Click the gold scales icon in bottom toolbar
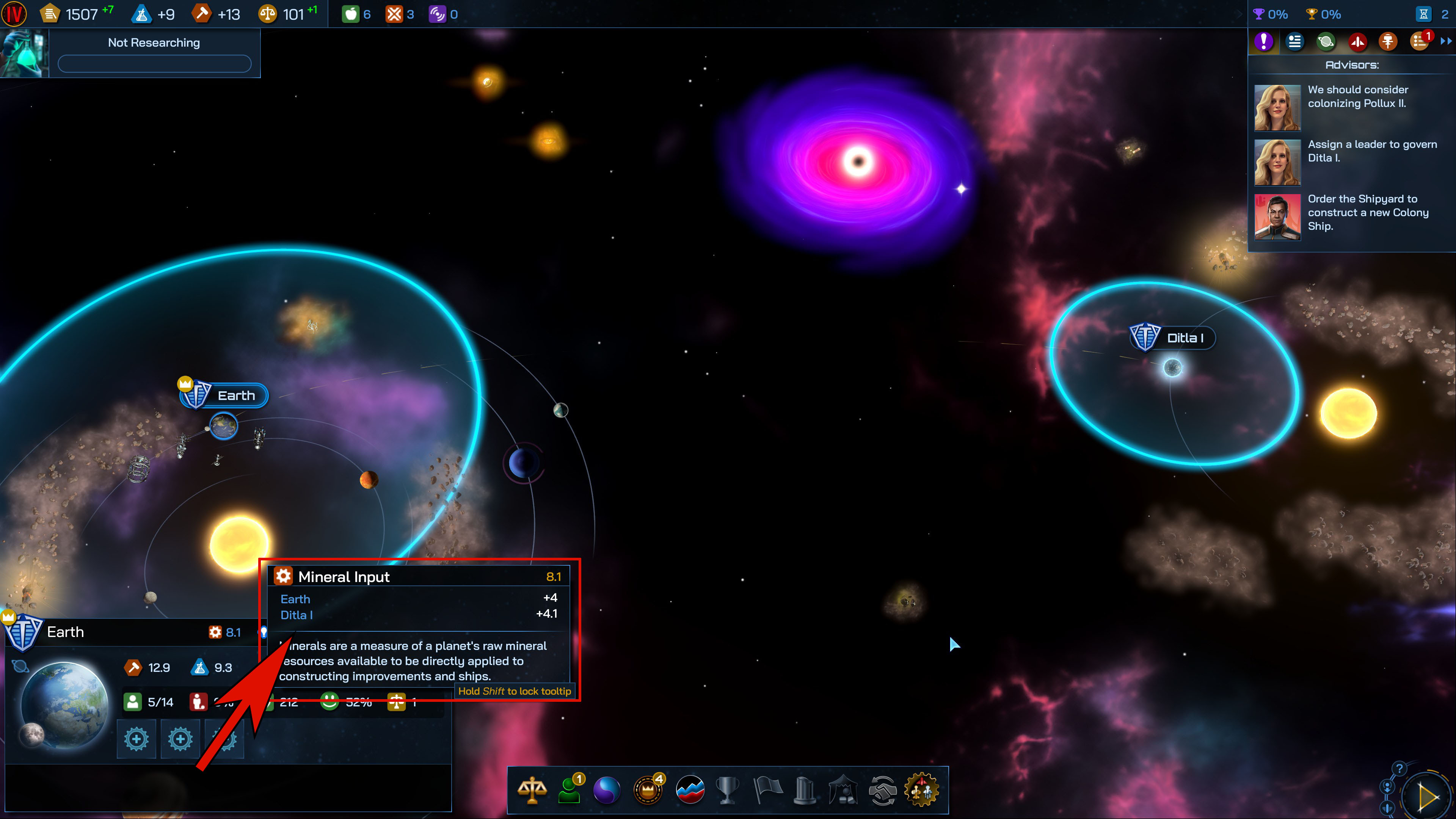The image size is (1456, 819). [x=532, y=790]
